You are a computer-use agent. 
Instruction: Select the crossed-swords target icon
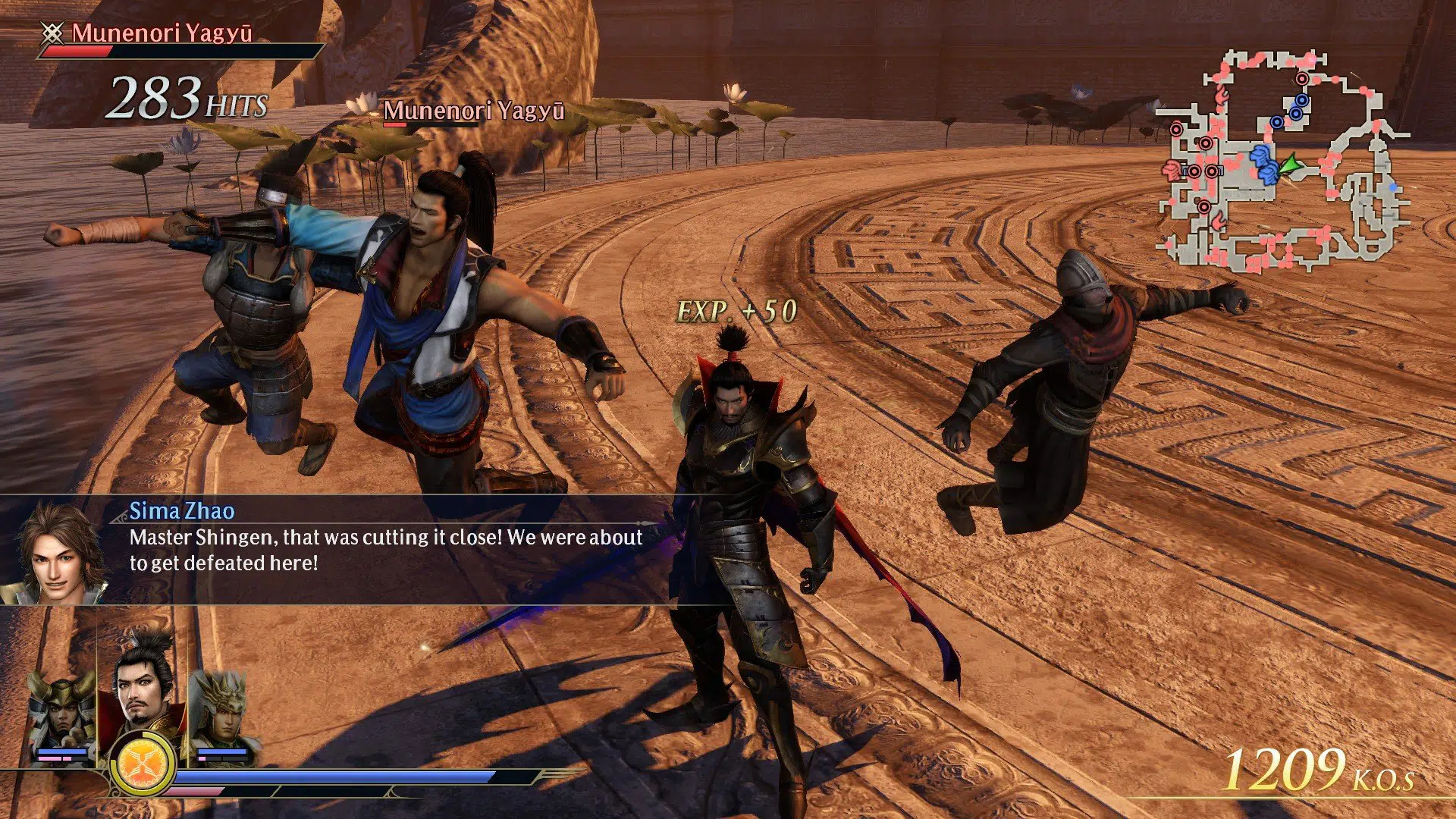tap(52, 33)
